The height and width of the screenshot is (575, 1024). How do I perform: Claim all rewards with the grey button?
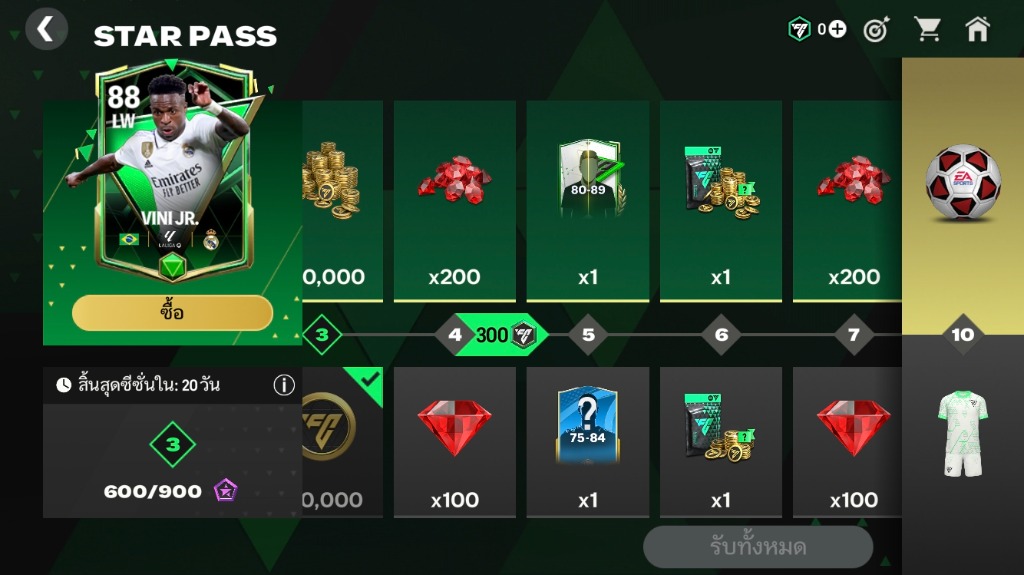(757, 547)
